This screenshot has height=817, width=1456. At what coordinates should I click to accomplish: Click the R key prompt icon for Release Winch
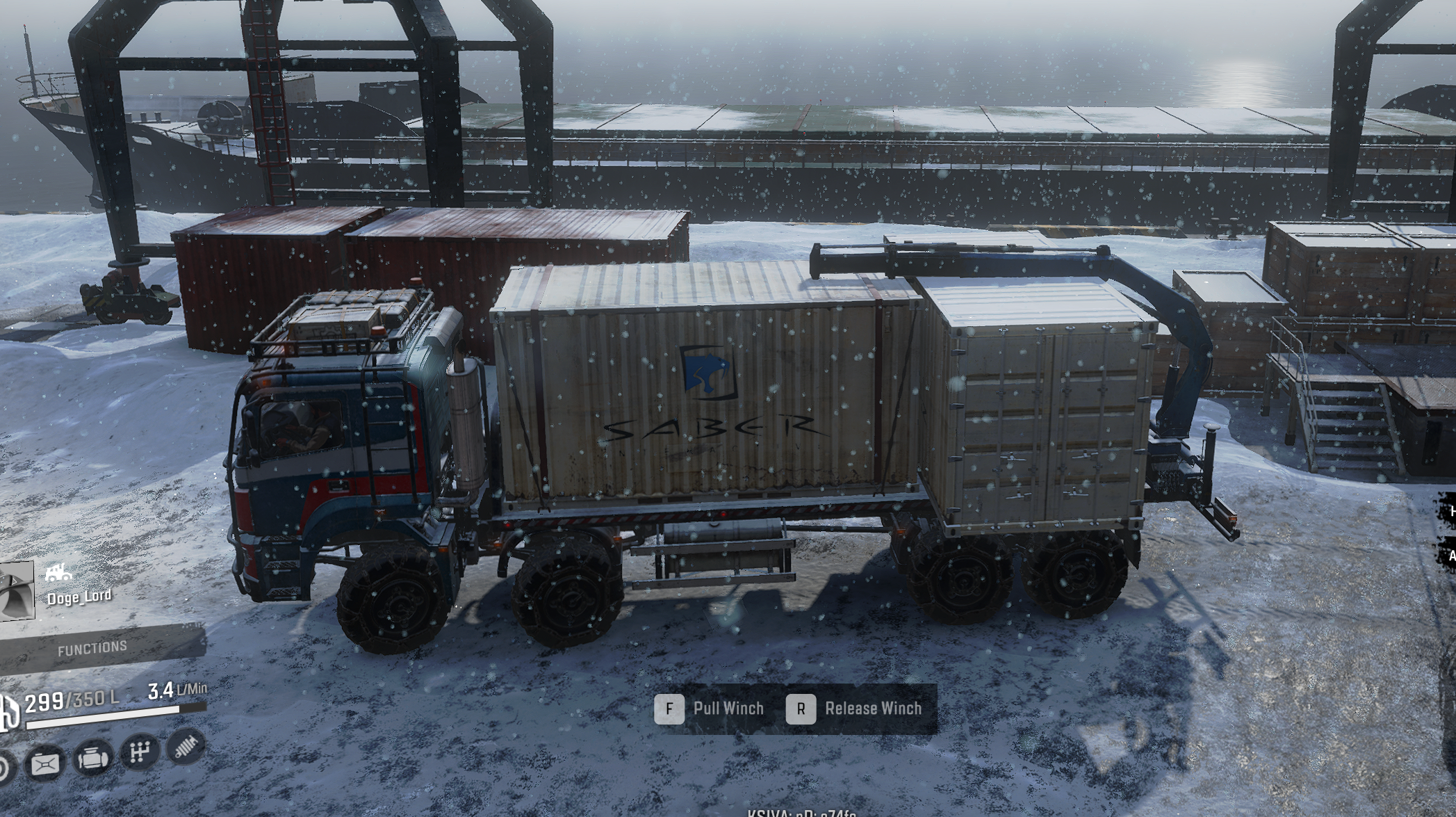coord(801,709)
